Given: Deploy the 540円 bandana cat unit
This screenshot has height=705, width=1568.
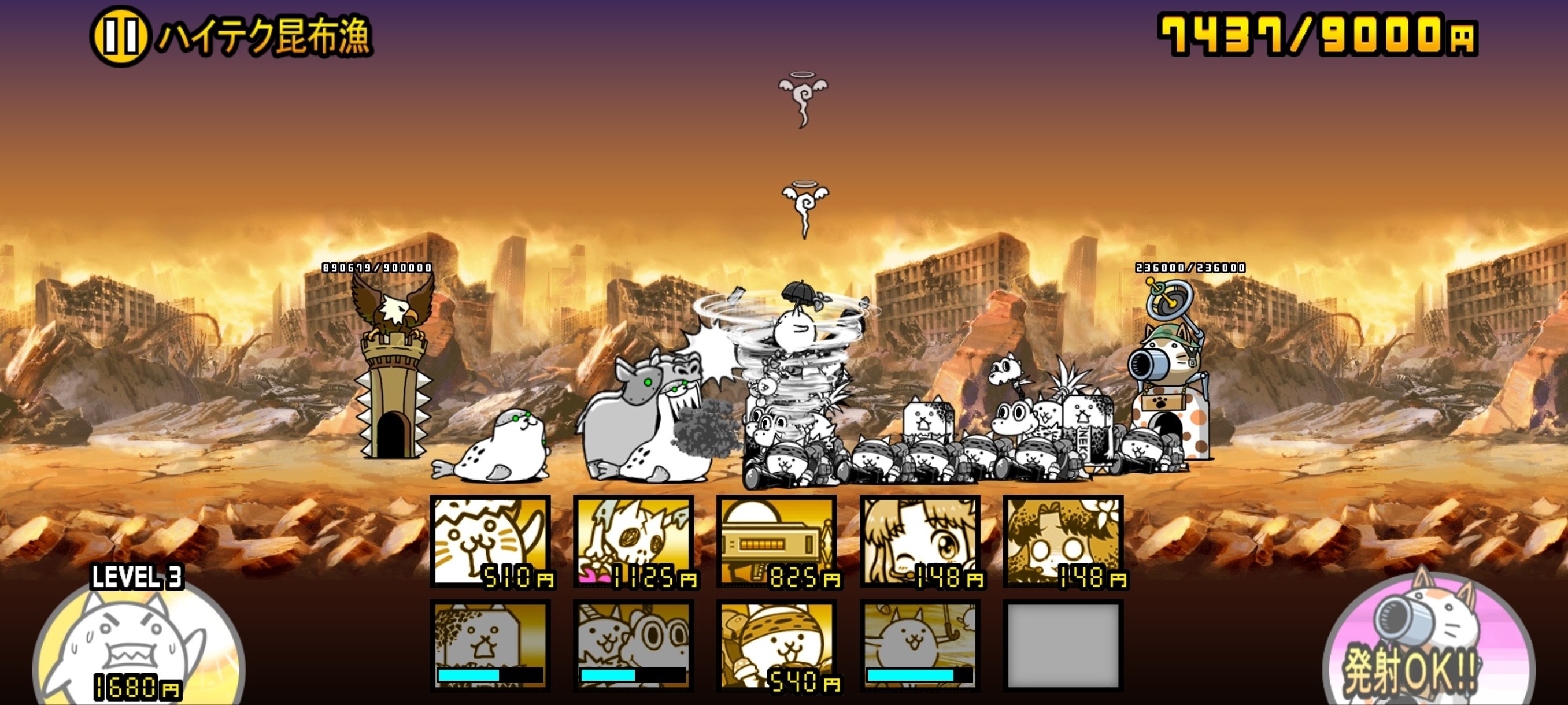Looking at the screenshot, I should click(x=779, y=645).
